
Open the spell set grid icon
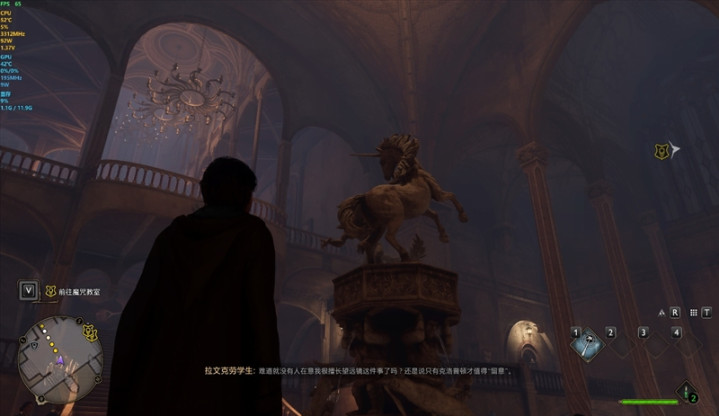point(693,312)
